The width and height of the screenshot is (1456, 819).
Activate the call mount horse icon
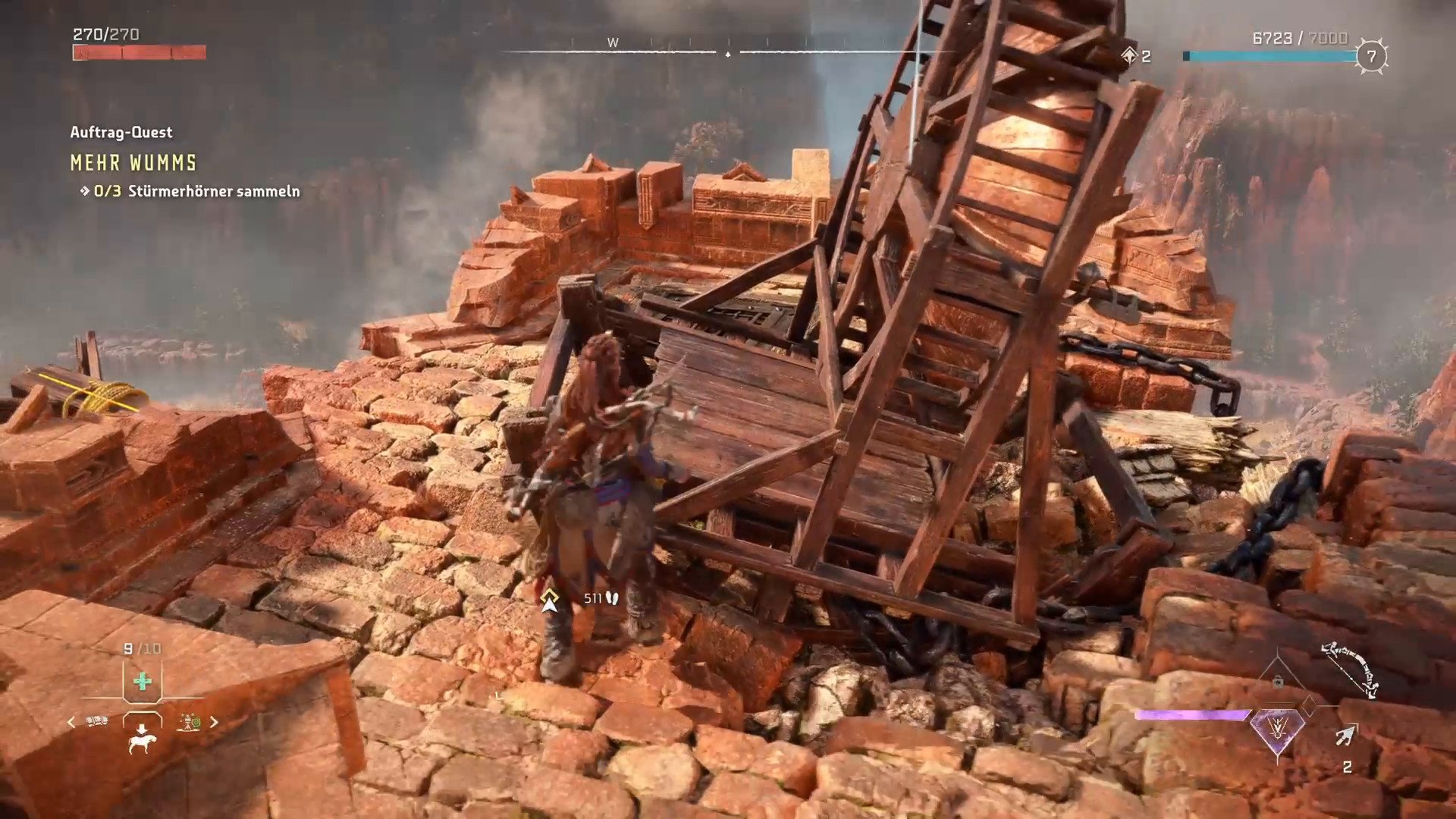point(142,738)
